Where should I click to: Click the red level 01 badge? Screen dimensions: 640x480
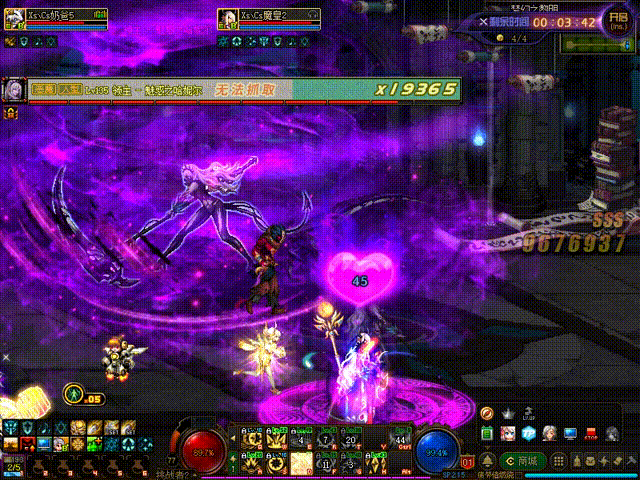(x=467, y=462)
